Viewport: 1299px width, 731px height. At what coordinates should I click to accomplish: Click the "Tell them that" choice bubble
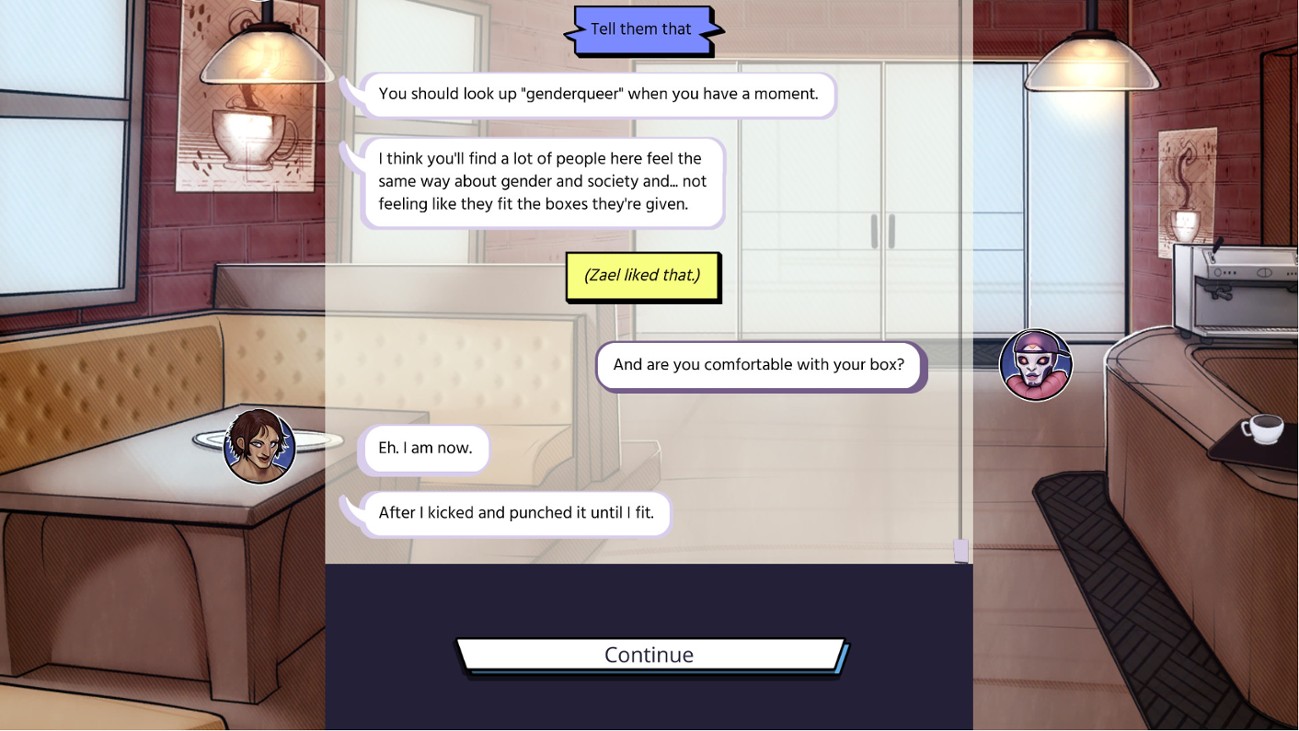click(644, 28)
